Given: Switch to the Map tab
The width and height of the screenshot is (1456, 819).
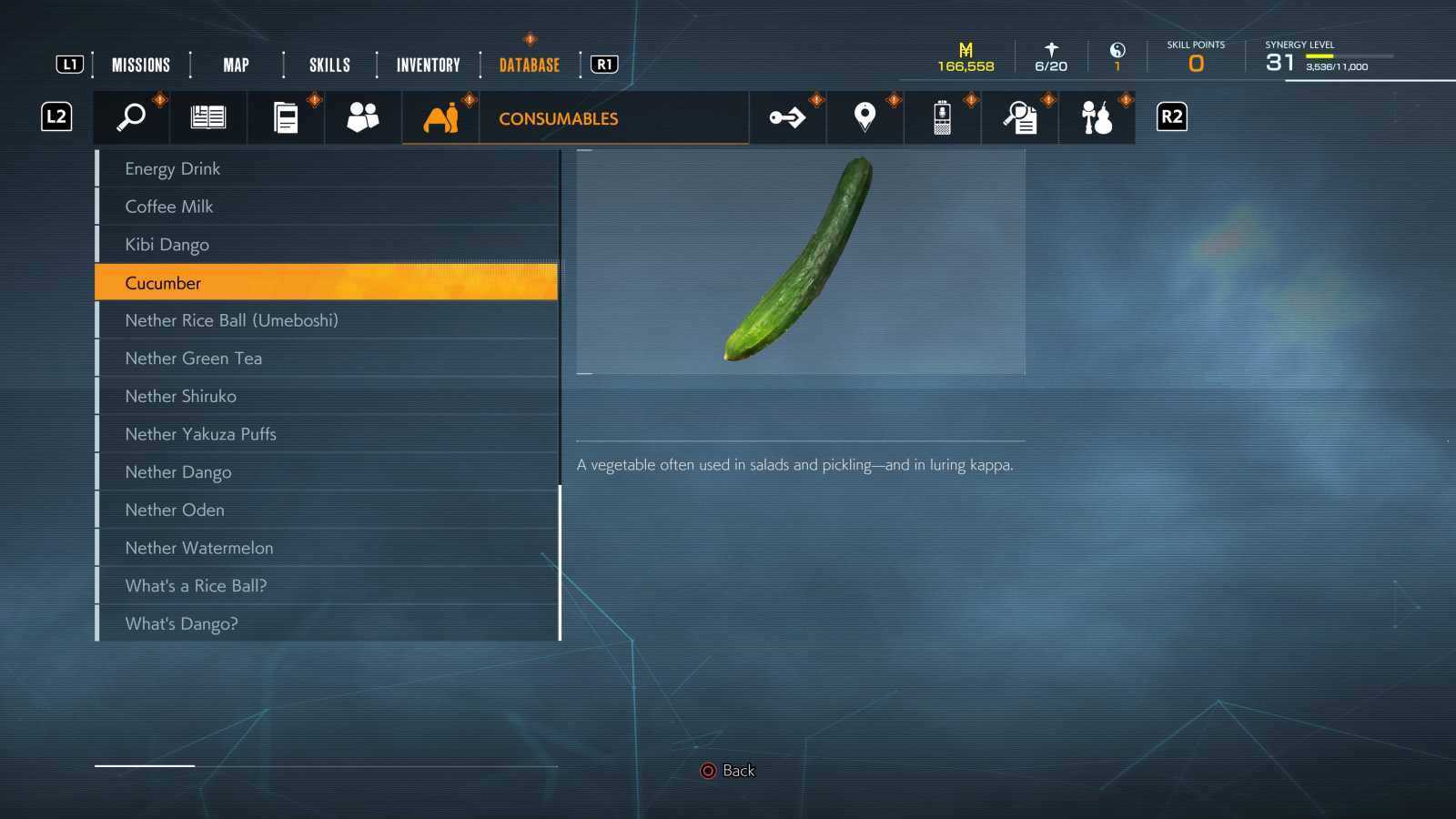Looking at the screenshot, I should pyautogui.click(x=236, y=65).
